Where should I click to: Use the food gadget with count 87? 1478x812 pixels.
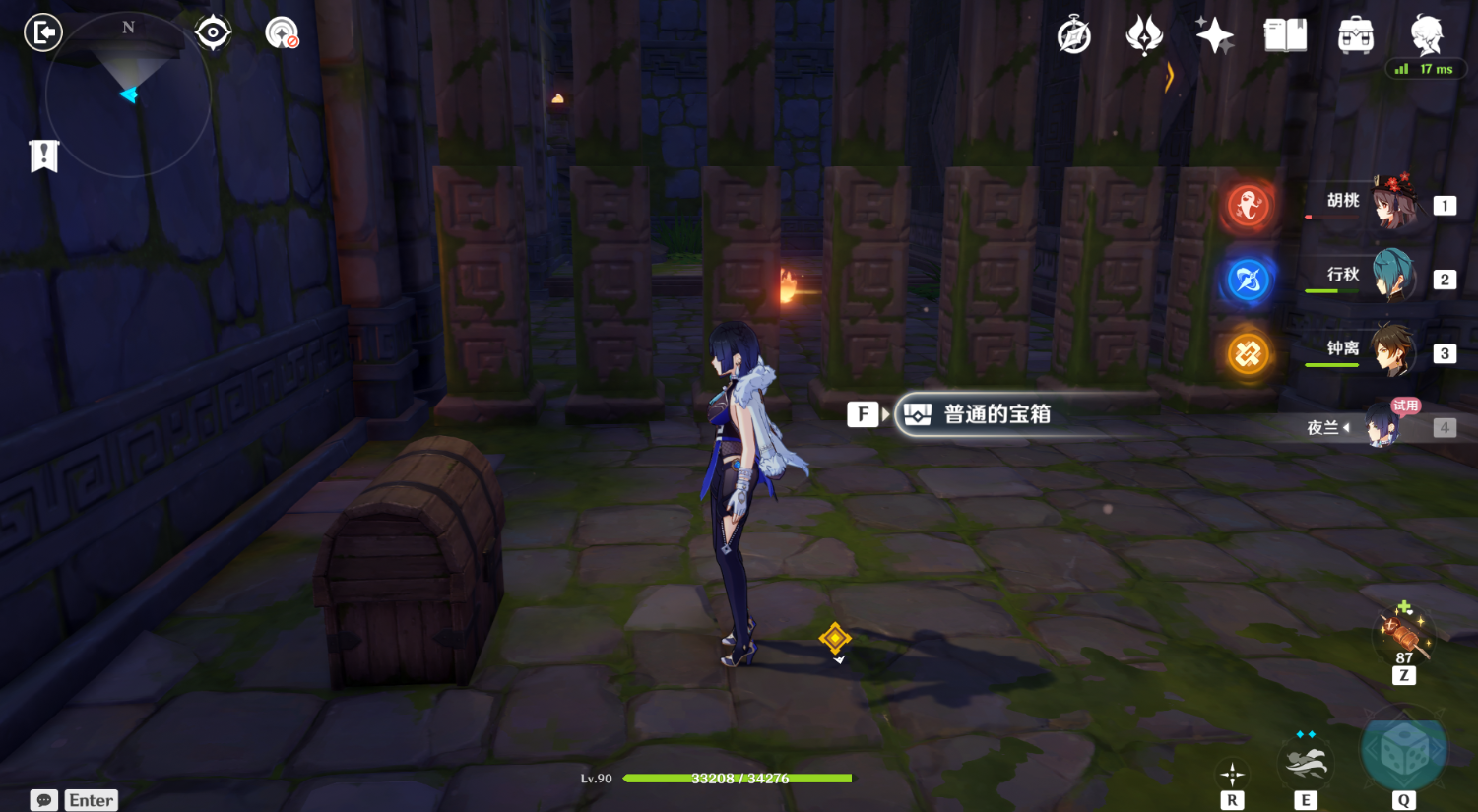1403,632
